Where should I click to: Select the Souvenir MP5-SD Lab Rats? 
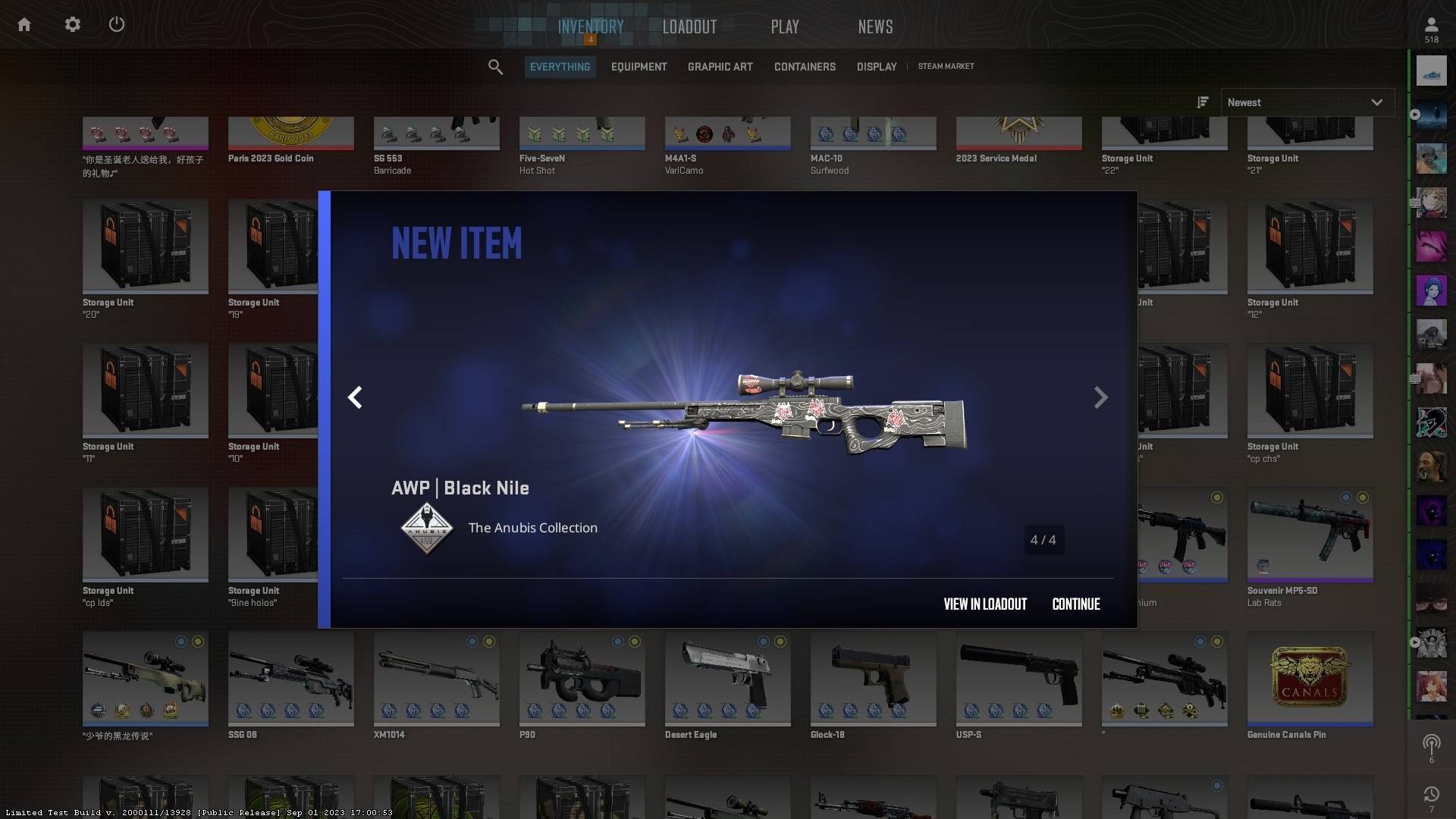coord(1310,535)
